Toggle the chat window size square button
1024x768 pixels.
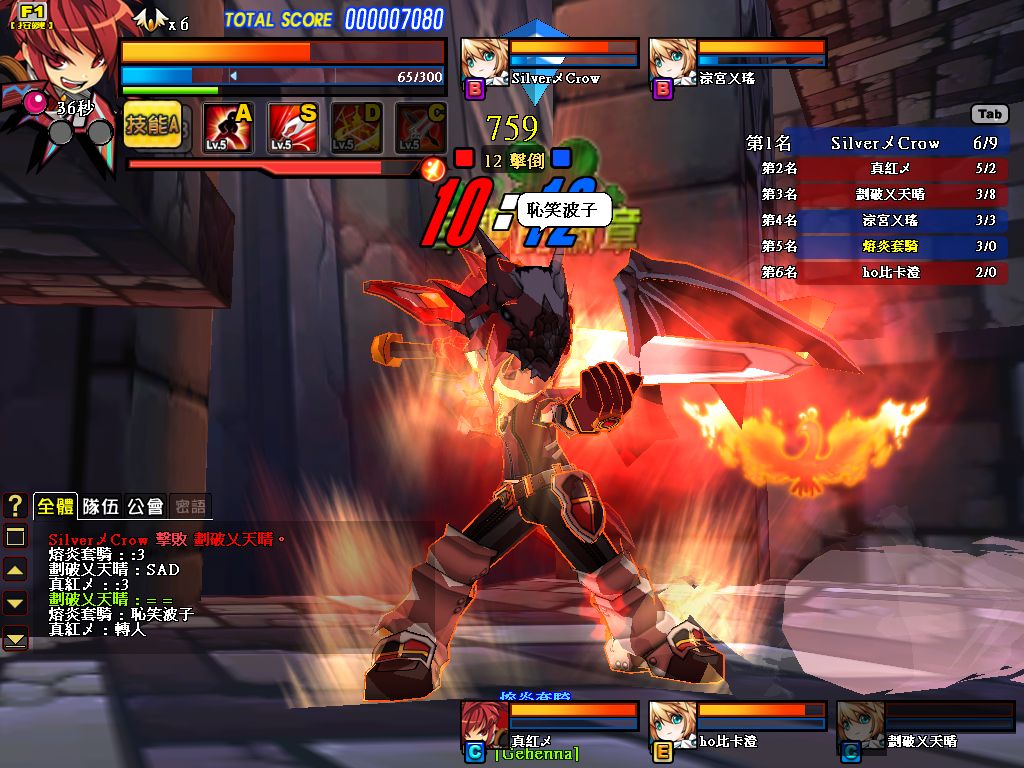click(15, 537)
